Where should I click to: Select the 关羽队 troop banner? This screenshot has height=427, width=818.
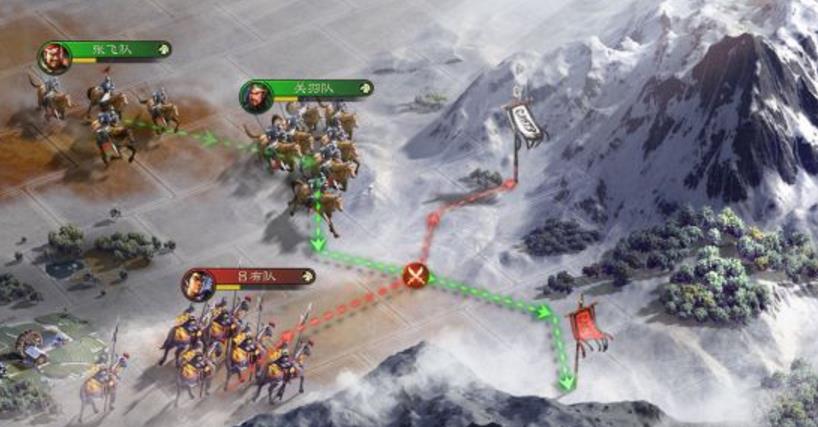click(312, 88)
